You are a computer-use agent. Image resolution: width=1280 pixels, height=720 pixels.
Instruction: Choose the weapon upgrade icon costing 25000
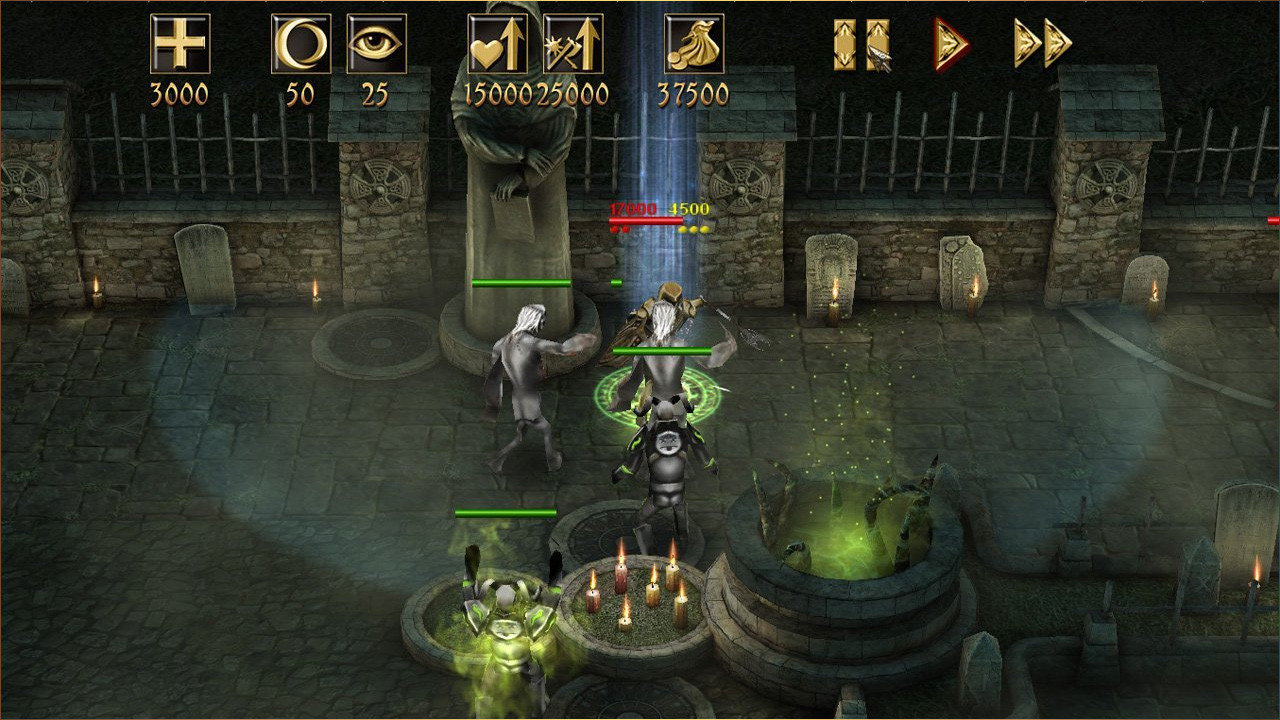(573, 44)
